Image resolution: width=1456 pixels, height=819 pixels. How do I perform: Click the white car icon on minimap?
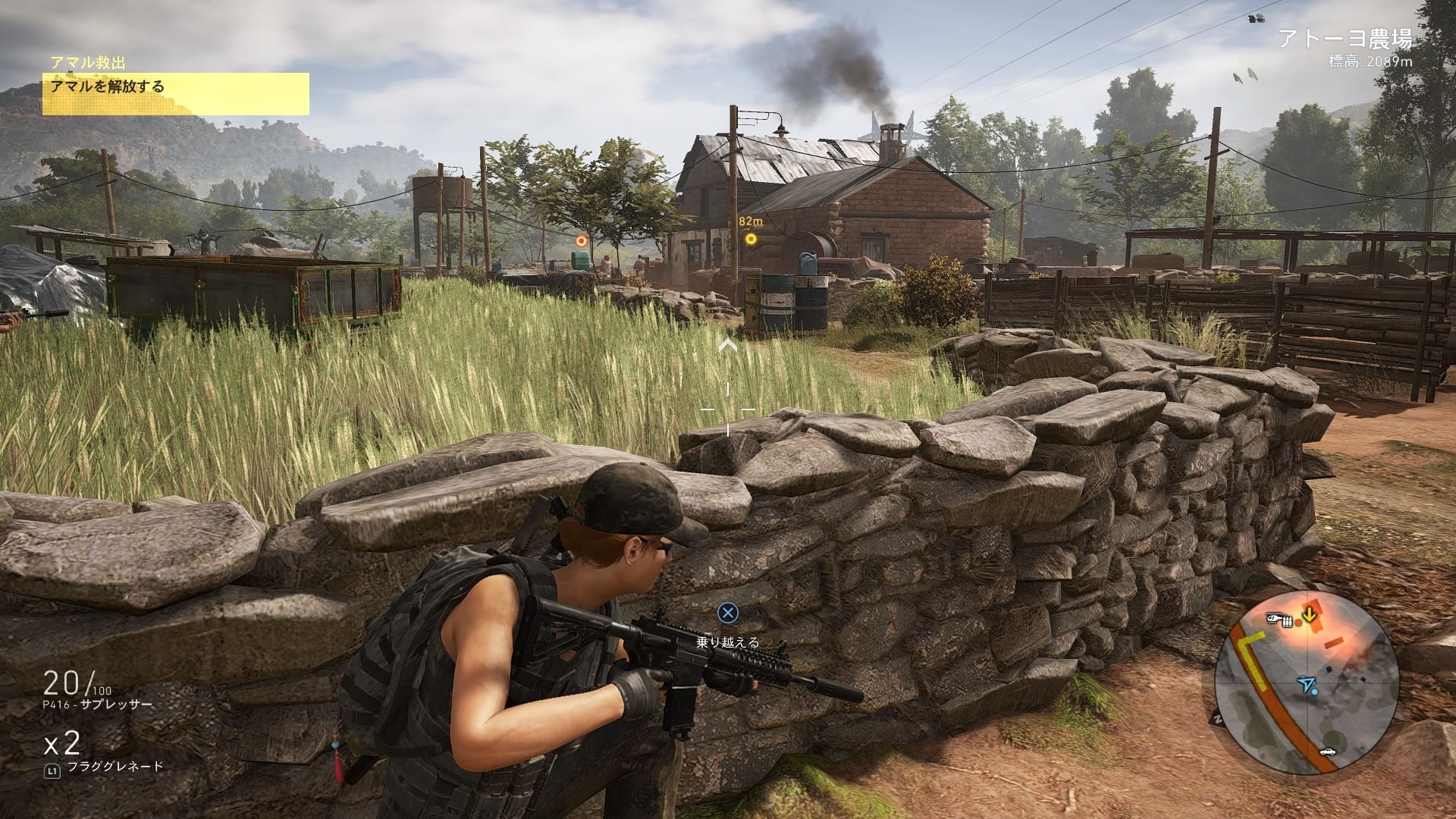point(1327,751)
